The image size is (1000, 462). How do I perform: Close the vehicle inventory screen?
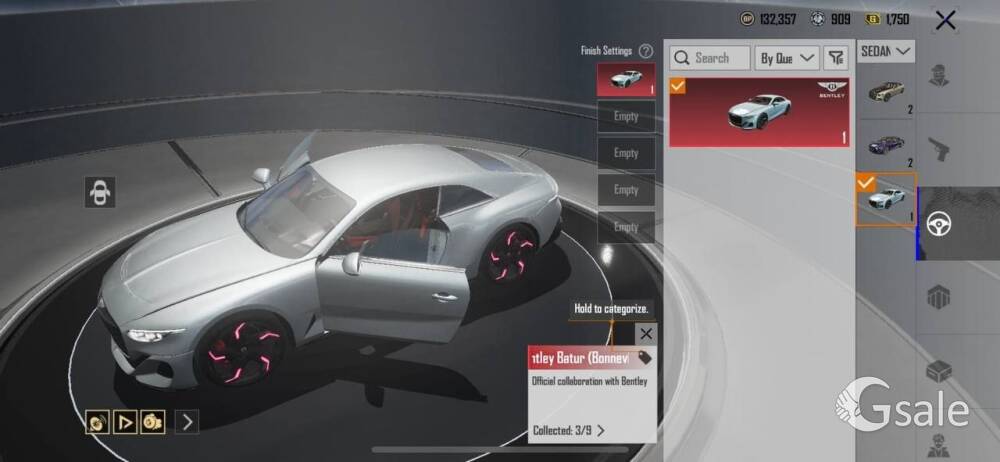coord(945,19)
